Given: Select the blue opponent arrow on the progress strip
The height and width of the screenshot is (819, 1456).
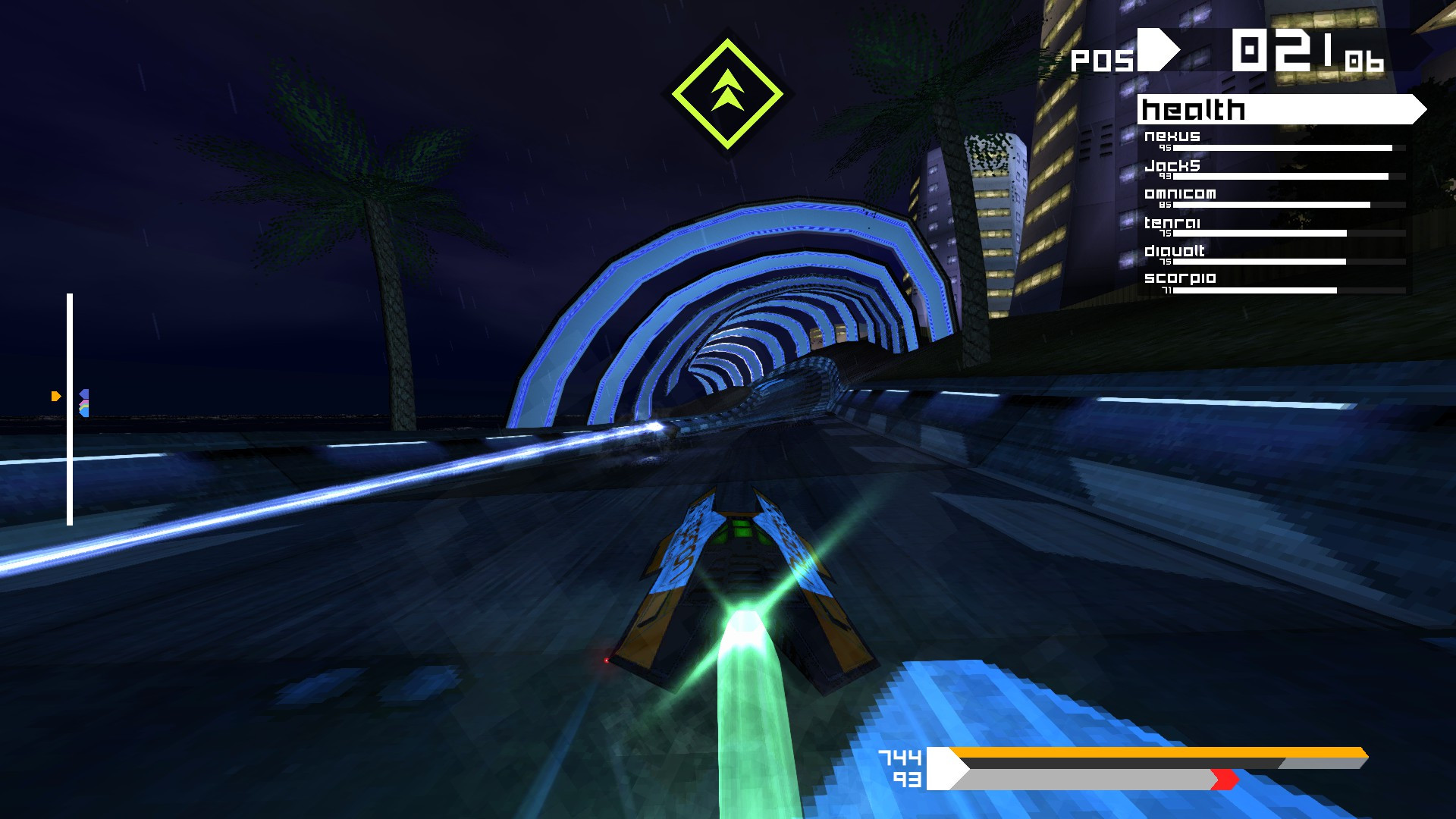Looking at the screenshot, I should (x=84, y=413).
